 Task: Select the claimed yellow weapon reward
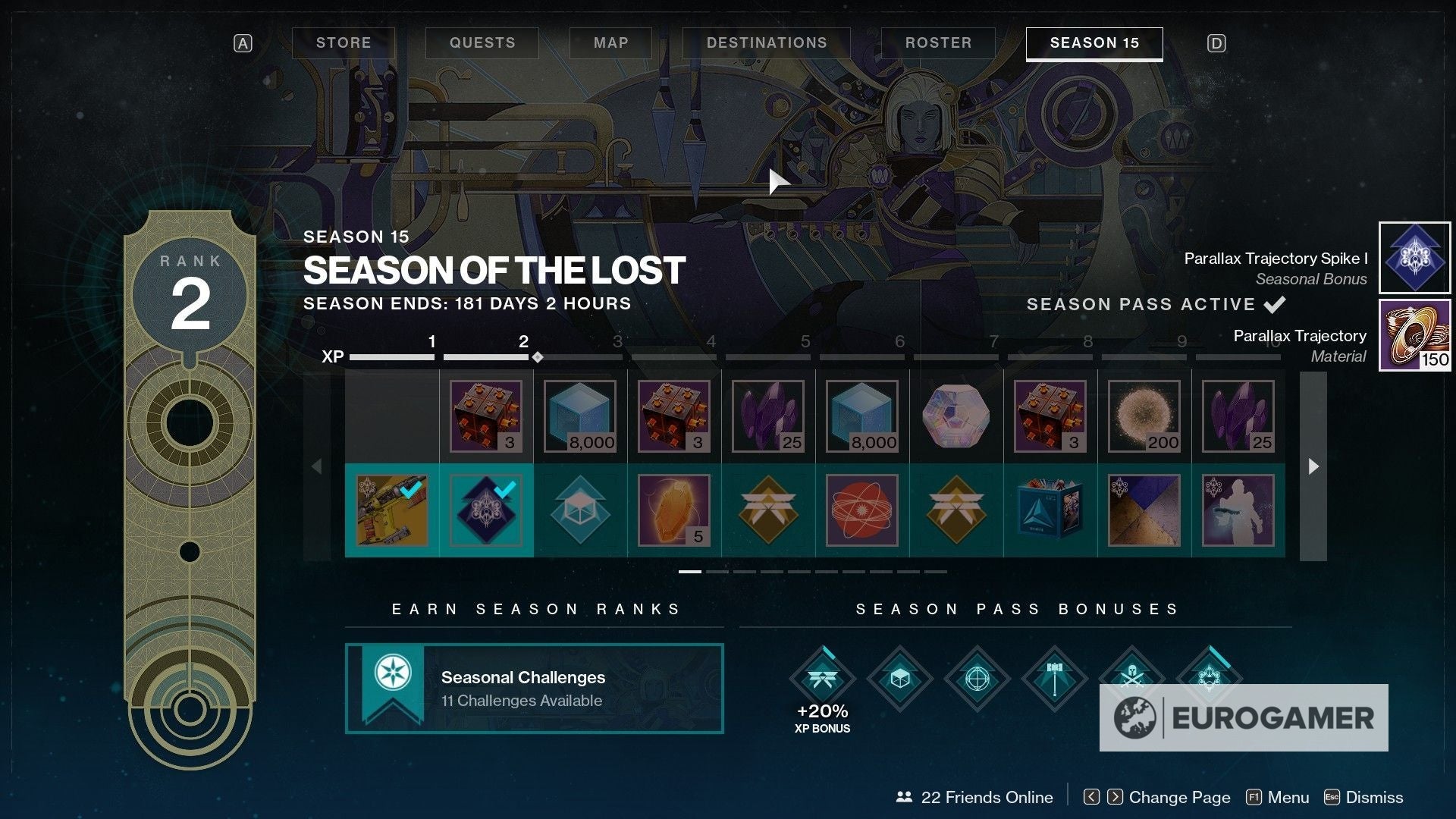tap(392, 510)
